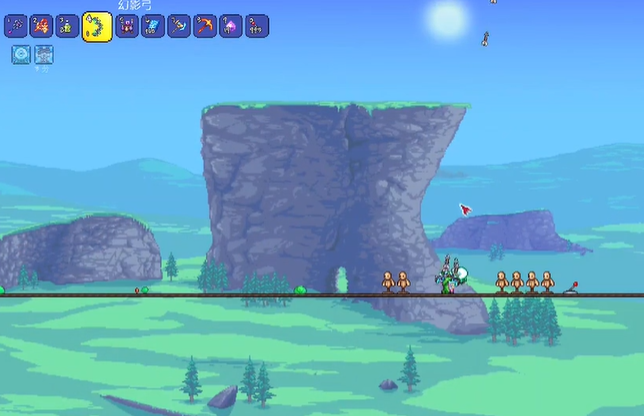Select the purple crystal hotbar slot
This screenshot has height=416, width=644.
[x=231, y=25]
